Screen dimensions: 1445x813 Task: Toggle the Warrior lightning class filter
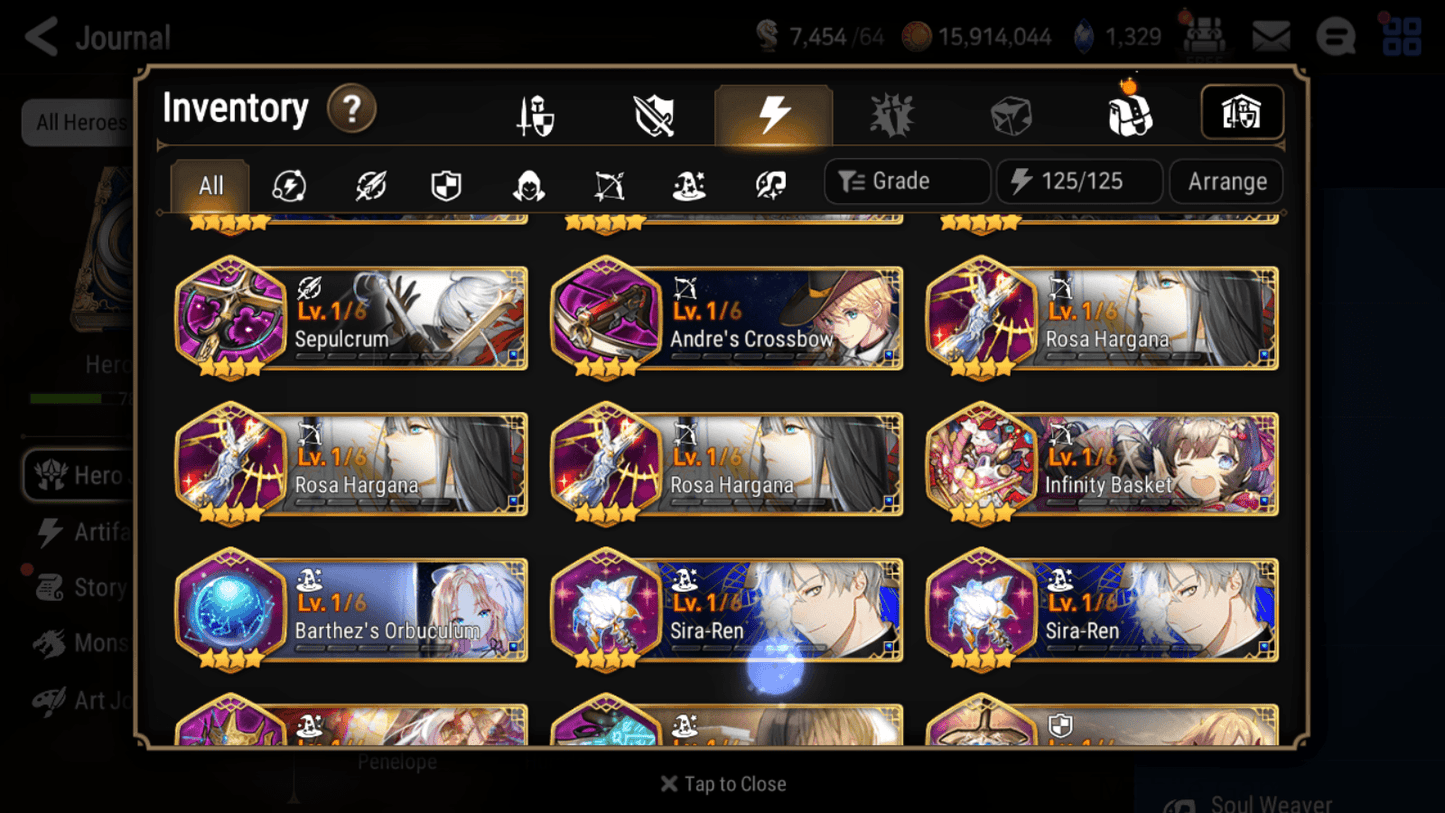pos(289,182)
